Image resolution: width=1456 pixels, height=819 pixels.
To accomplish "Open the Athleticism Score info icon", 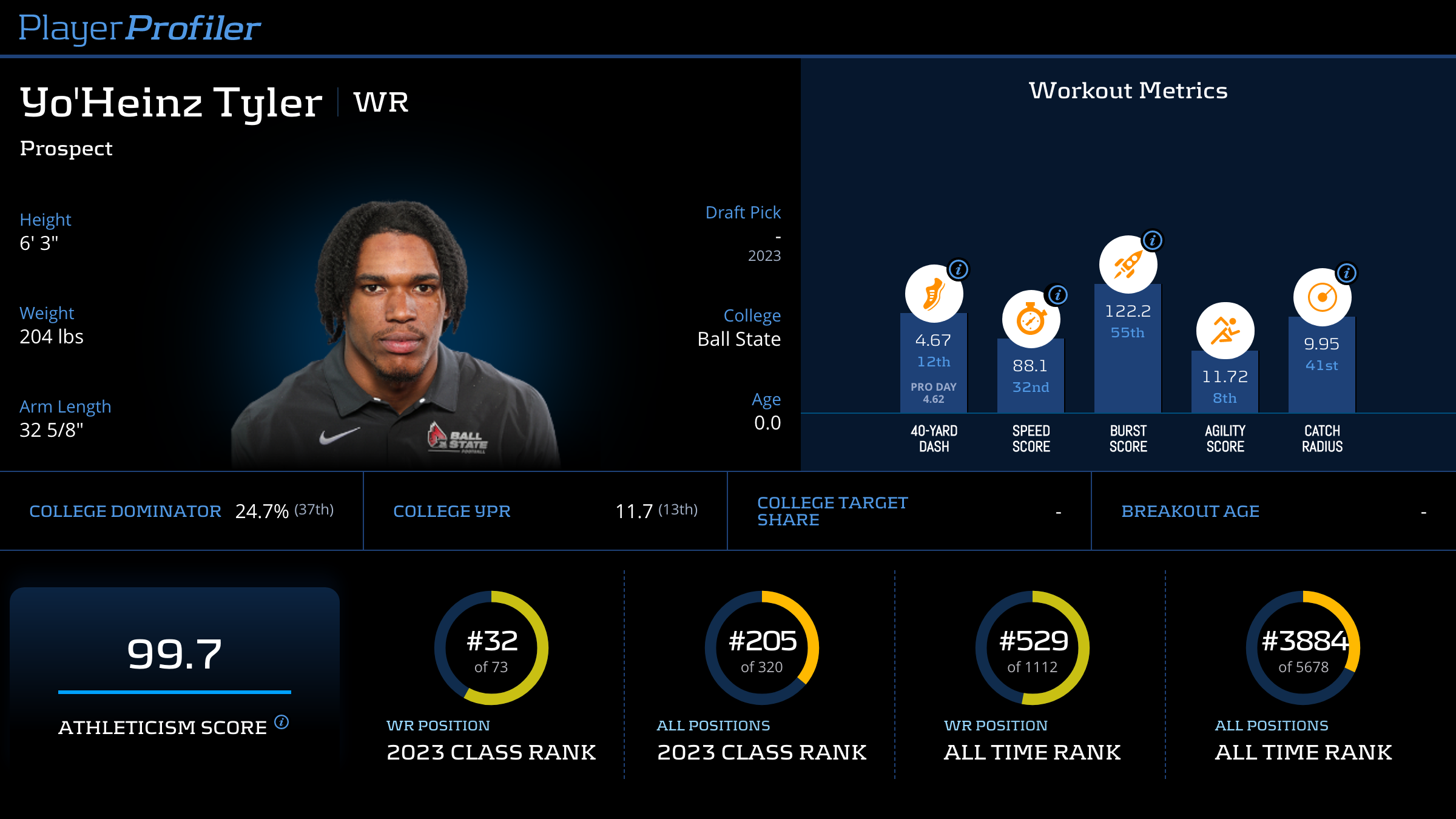I will coord(281,722).
